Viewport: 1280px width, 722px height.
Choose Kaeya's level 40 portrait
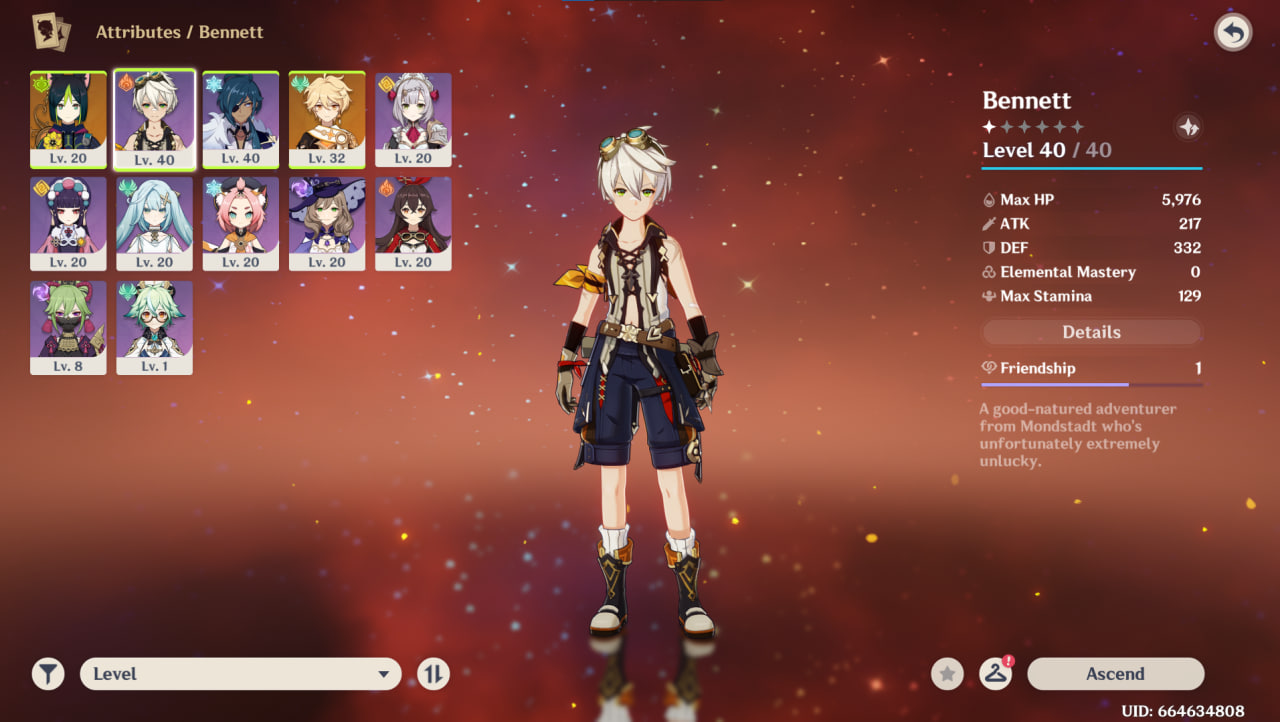click(x=241, y=119)
